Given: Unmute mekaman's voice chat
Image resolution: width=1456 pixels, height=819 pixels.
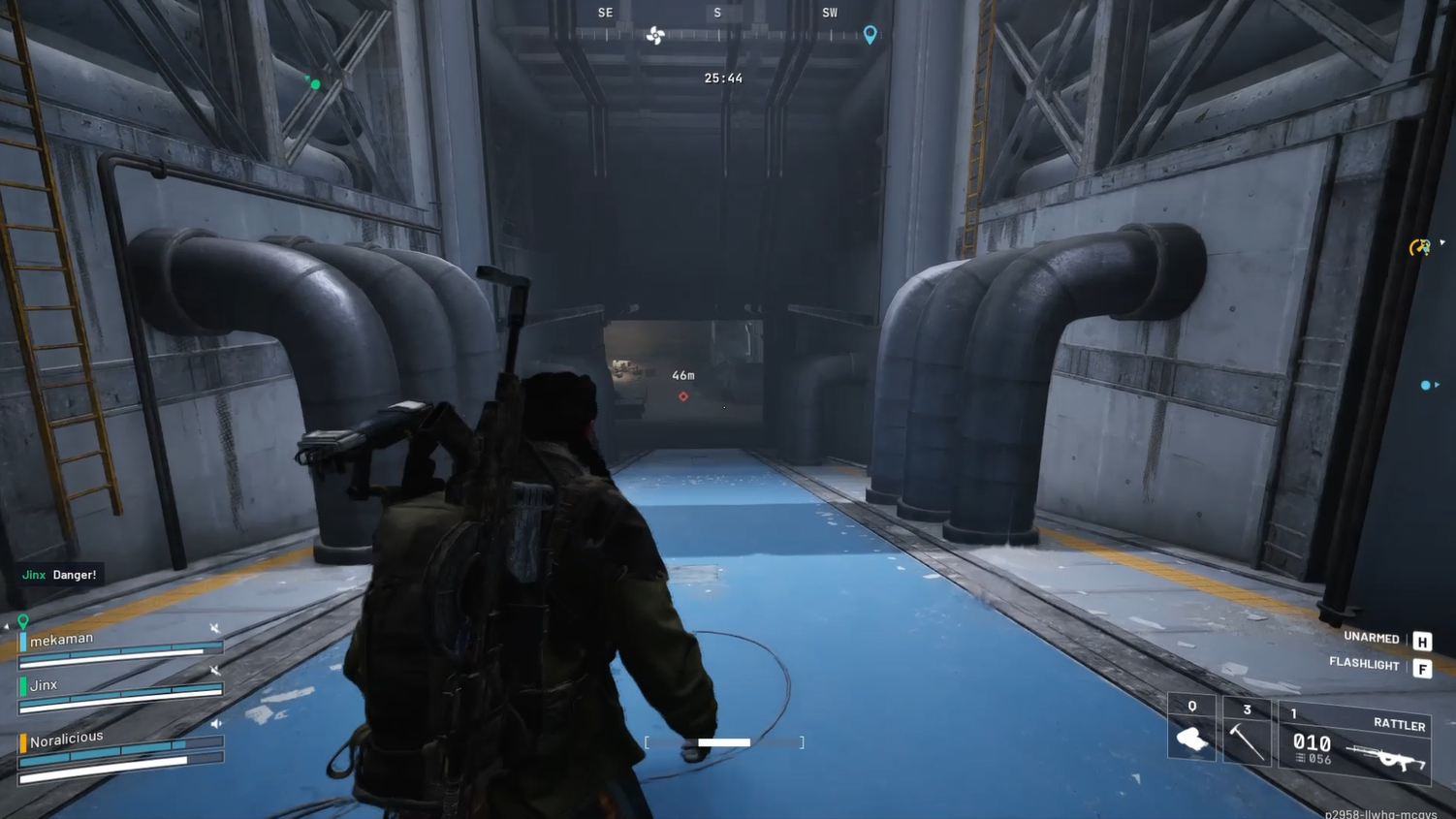Looking at the screenshot, I should coord(215,628).
